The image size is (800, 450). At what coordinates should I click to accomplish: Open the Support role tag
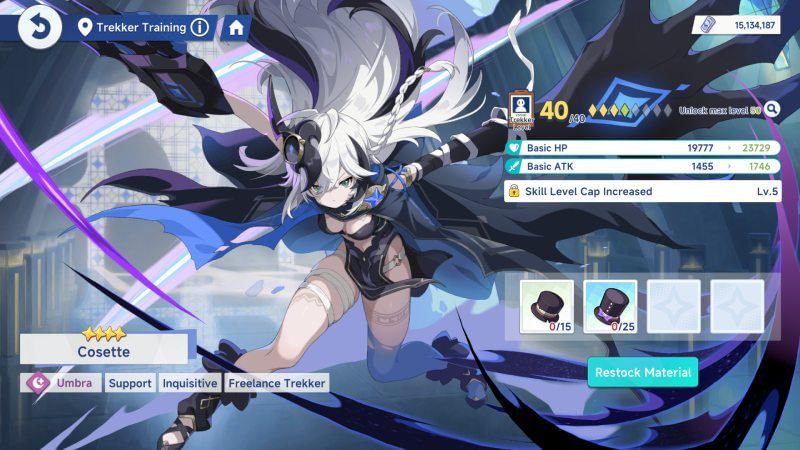[x=130, y=383]
